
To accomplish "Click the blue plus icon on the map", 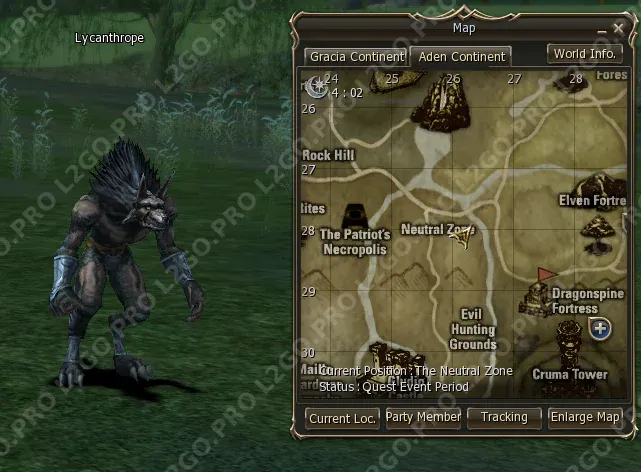I will point(600,329).
